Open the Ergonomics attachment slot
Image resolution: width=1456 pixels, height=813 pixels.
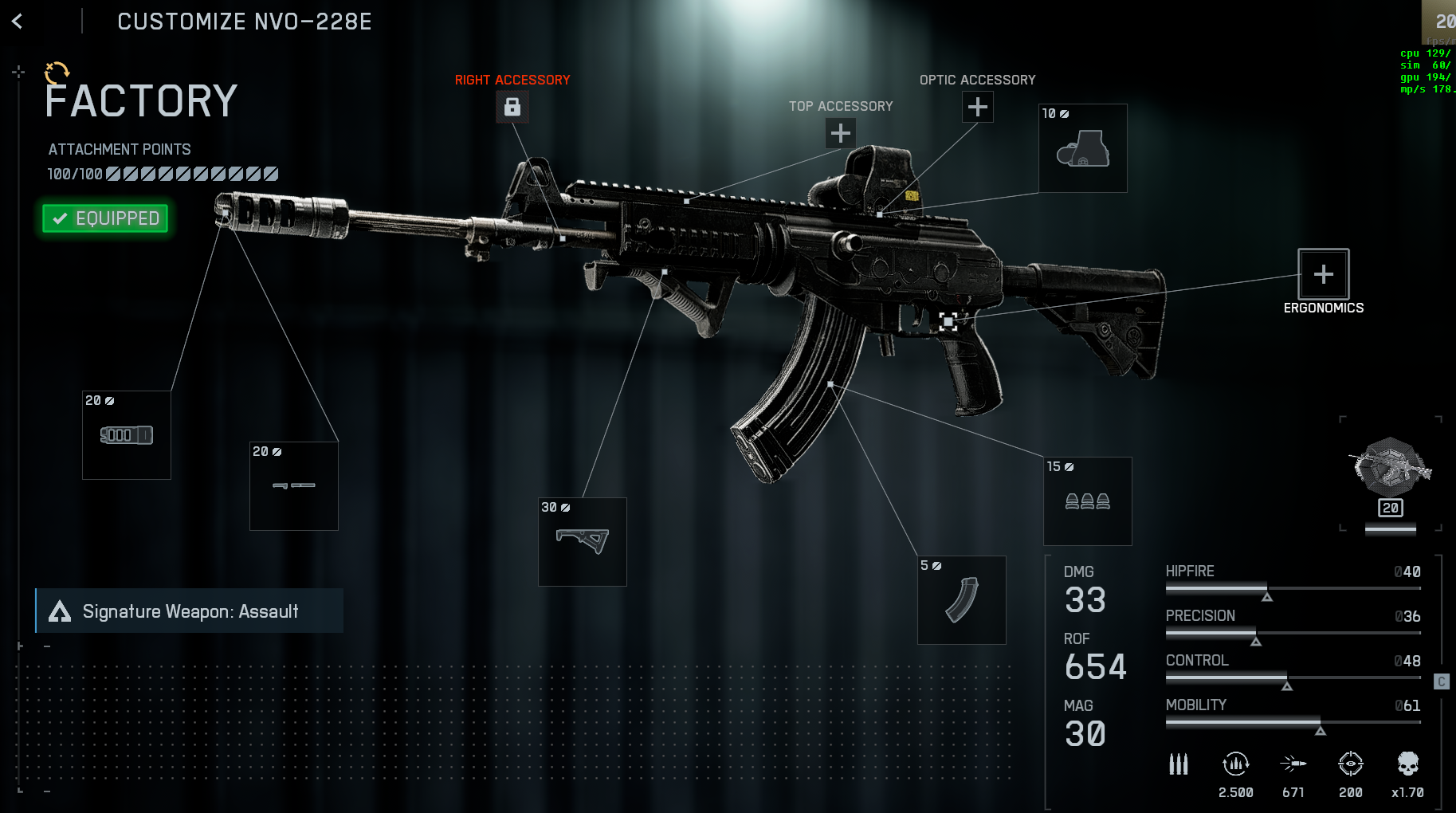point(1323,275)
